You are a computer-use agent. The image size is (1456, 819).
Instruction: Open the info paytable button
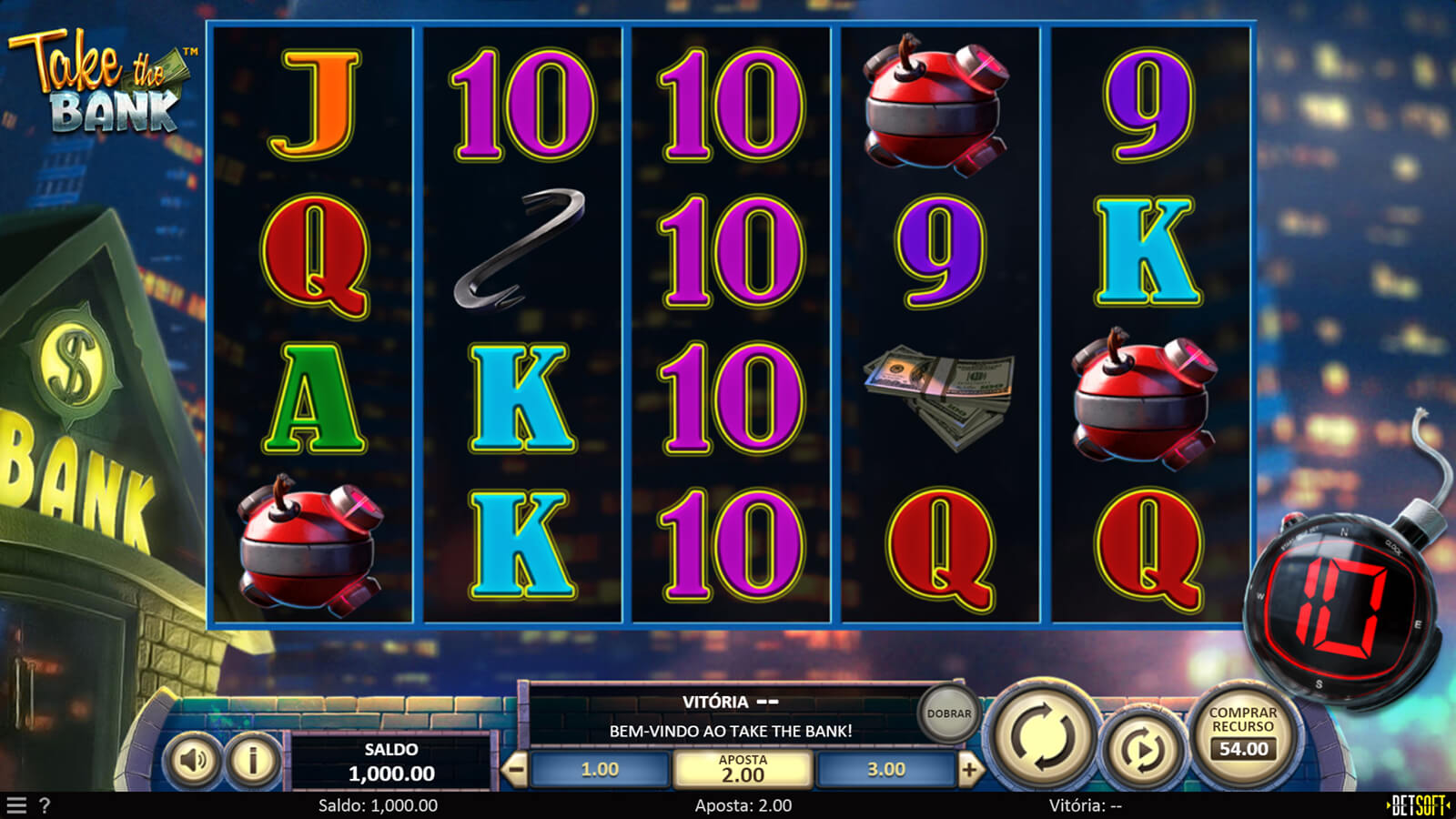coord(253,760)
